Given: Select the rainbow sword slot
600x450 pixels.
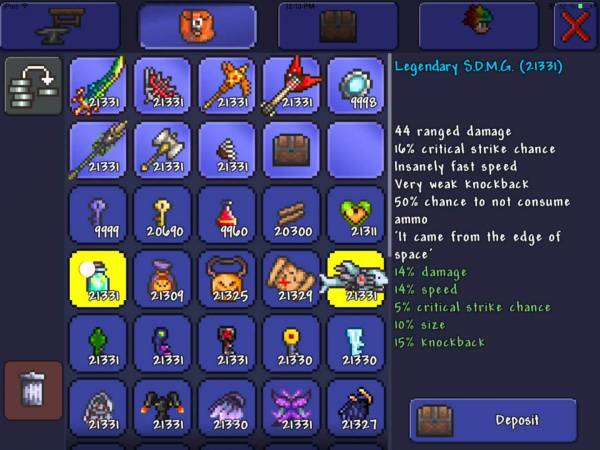Looking at the screenshot, I should 98,86.
